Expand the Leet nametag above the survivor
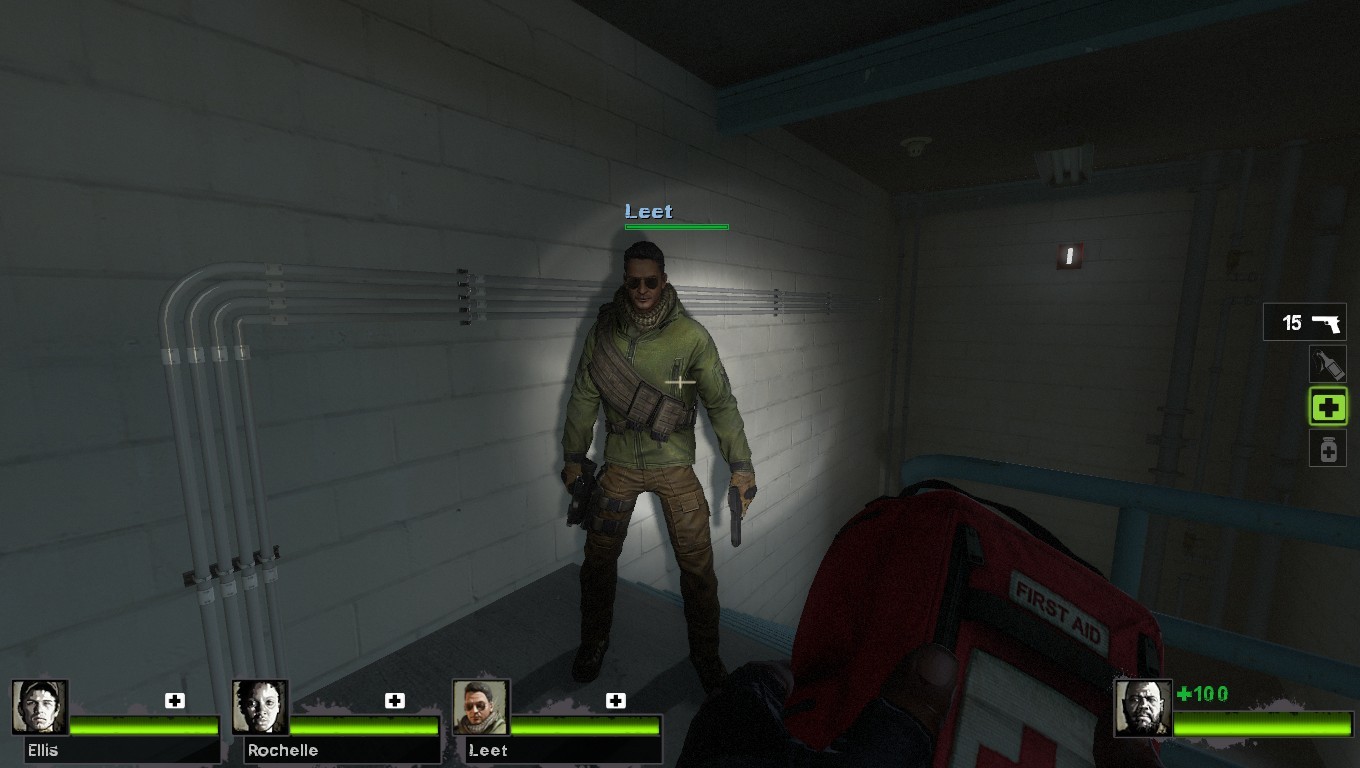The image size is (1360, 768). tap(648, 212)
